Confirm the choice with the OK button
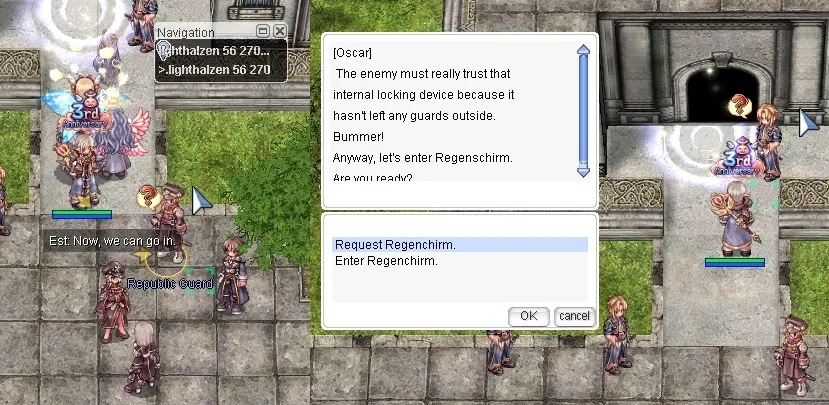 pyautogui.click(x=528, y=316)
